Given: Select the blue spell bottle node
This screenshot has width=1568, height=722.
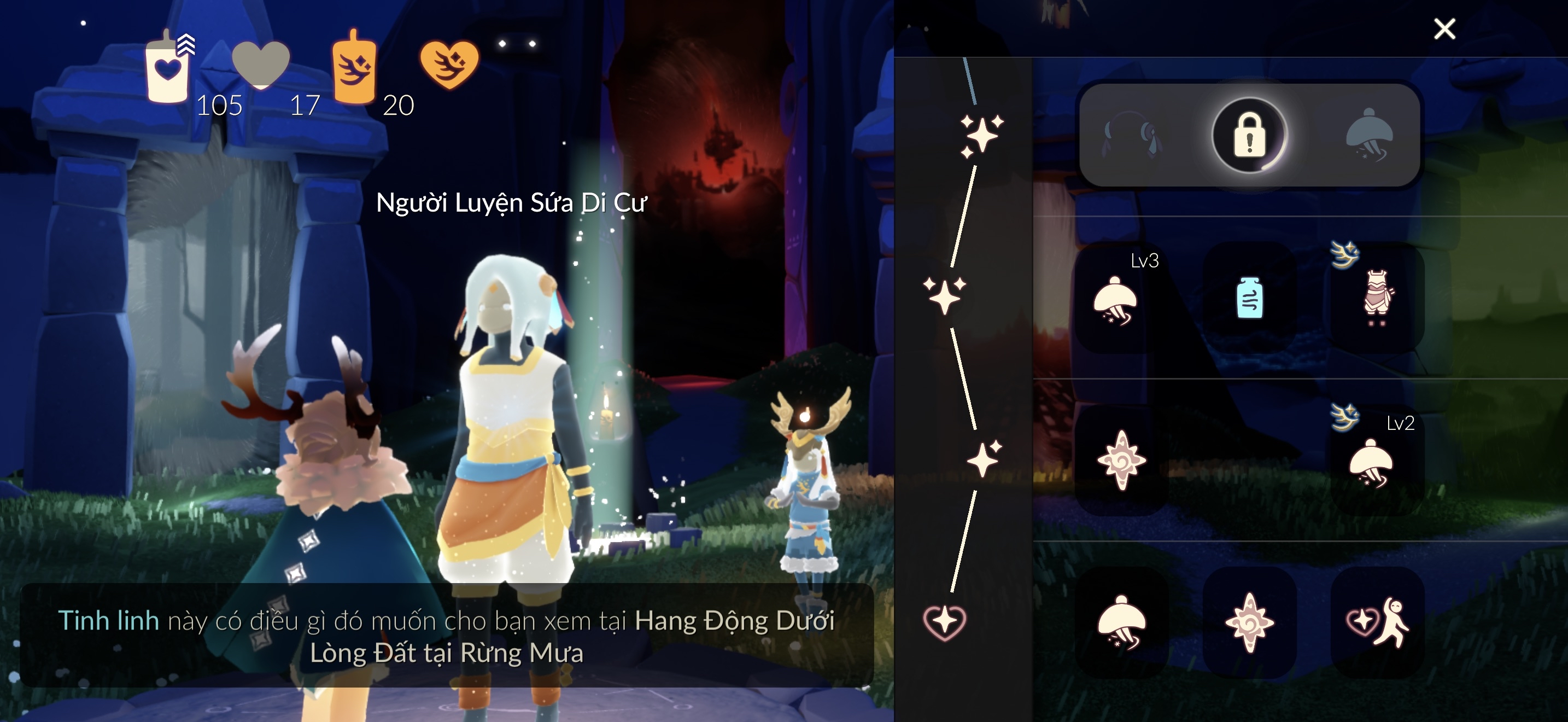Looking at the screenshot, I should [1250, 298].
